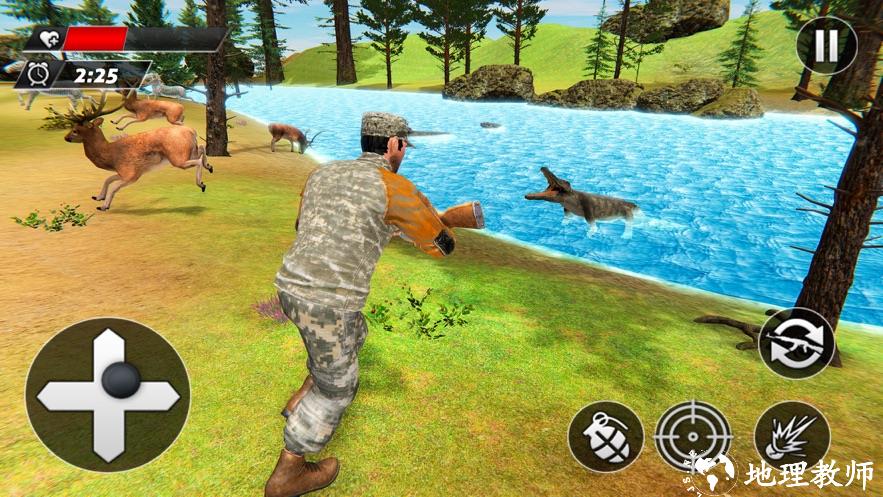This screenshot has width=883, height=497.
Task: Tap the movement joystick pad
Action: (x=107, y=395)
